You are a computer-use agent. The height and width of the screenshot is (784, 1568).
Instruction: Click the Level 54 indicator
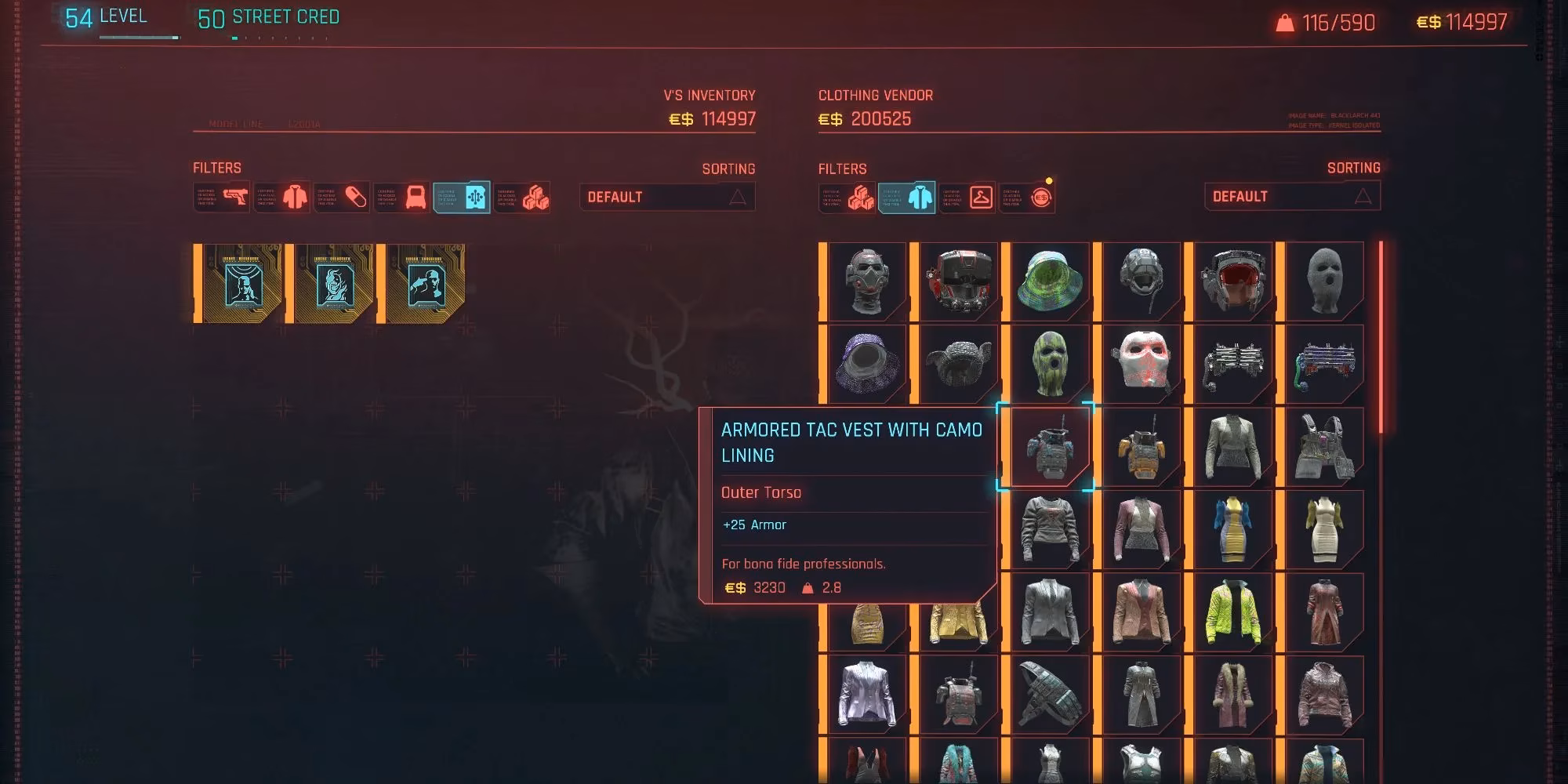[x=94, y=16]
